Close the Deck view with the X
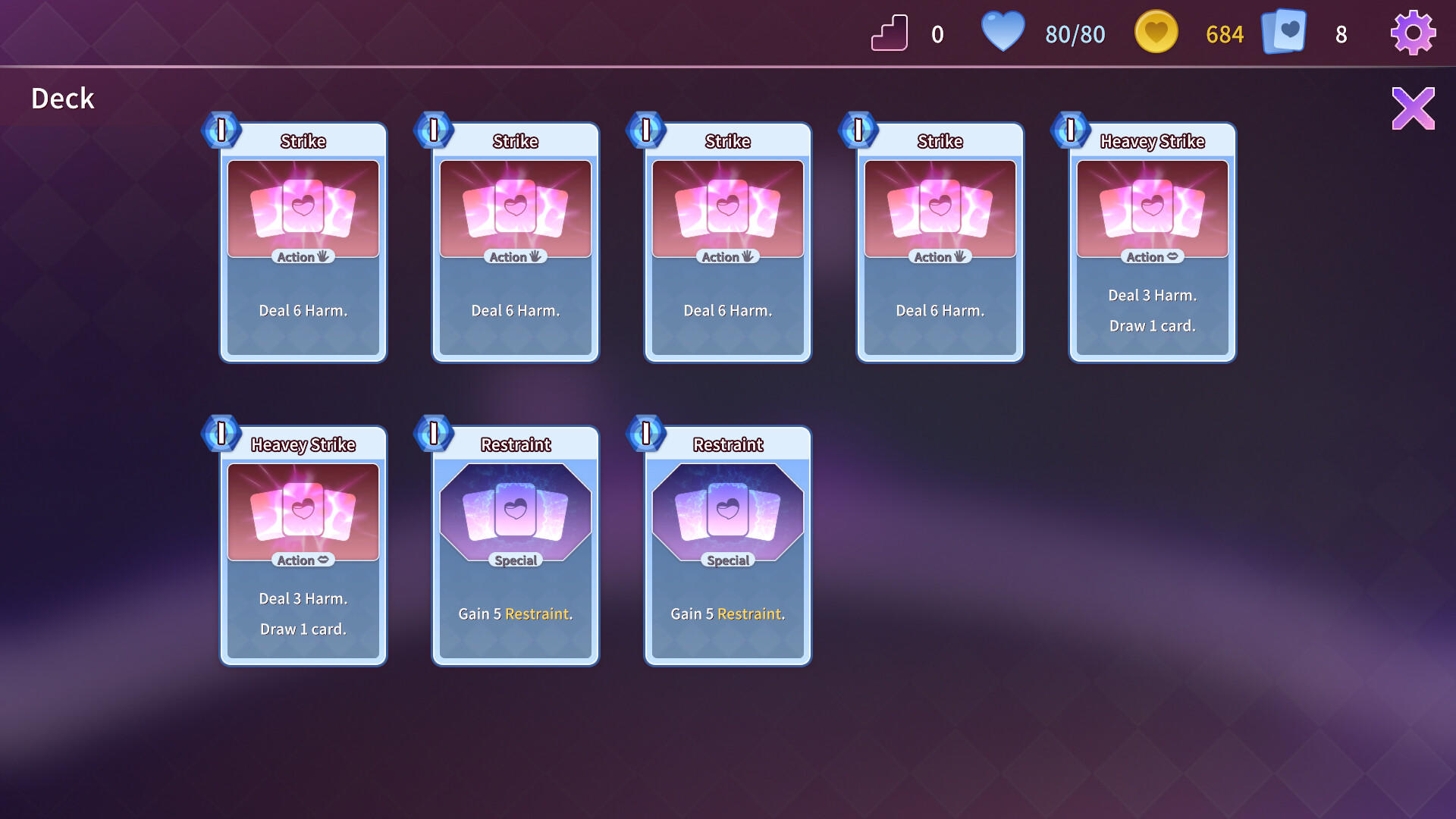Image resolution: width=1456 pixels, height=819 pixels. [x=1414, y=108]
